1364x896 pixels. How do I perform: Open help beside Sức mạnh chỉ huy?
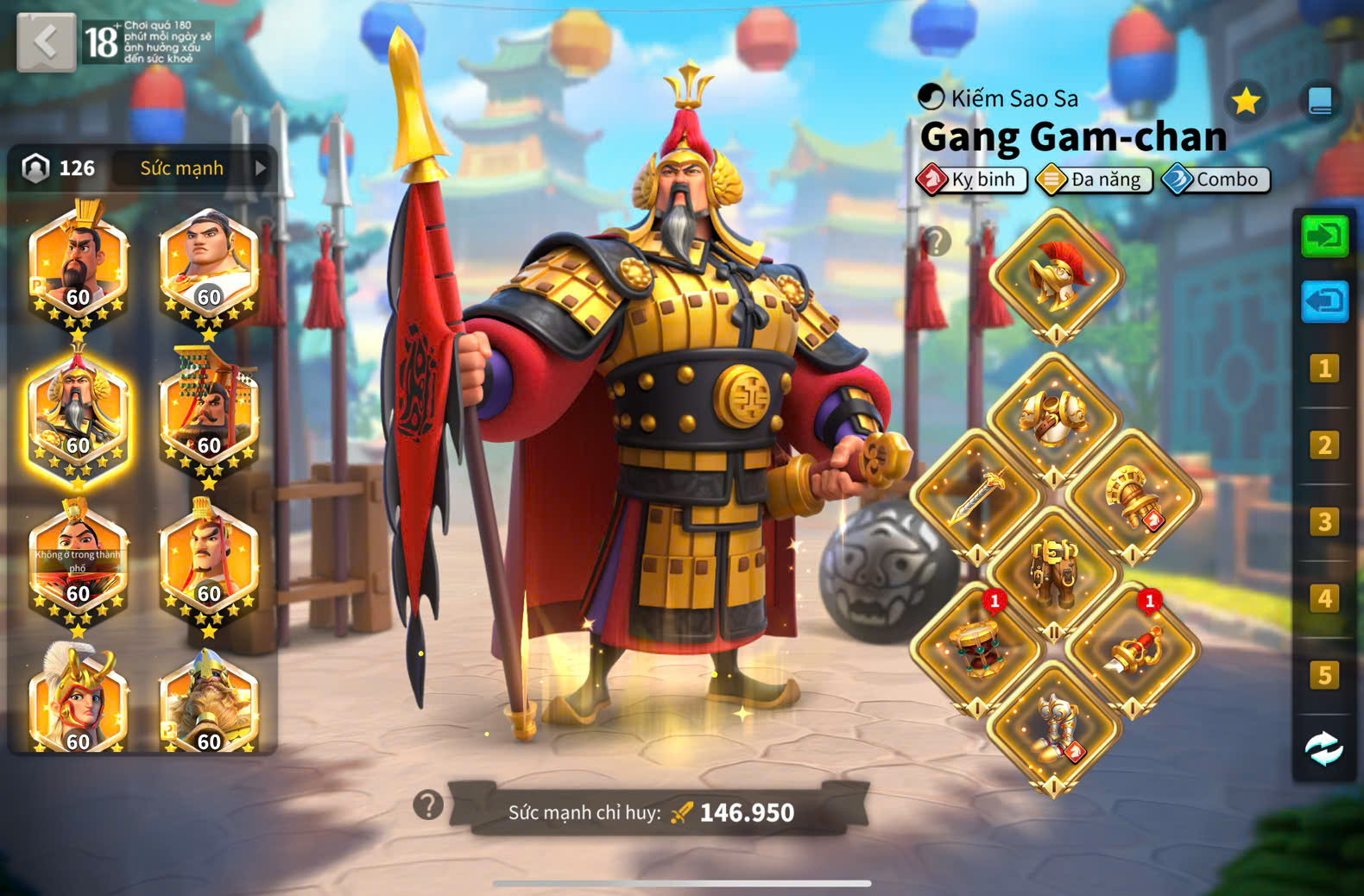coord(428,805)
